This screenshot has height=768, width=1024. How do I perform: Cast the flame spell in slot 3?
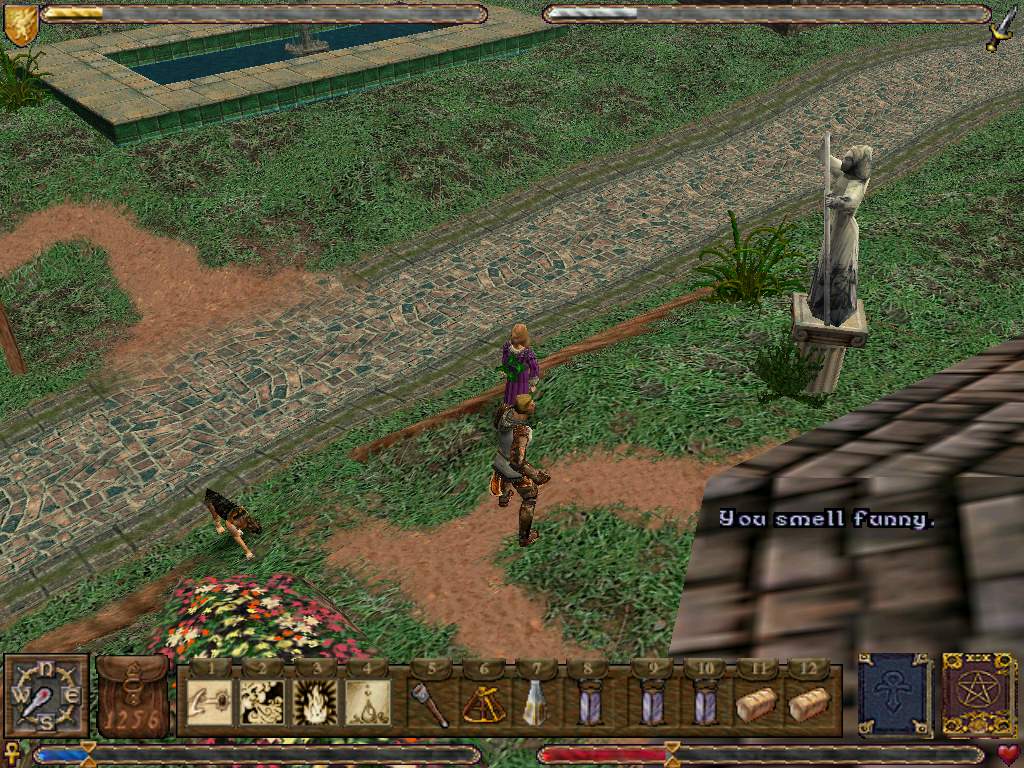[x=314, y=702]
